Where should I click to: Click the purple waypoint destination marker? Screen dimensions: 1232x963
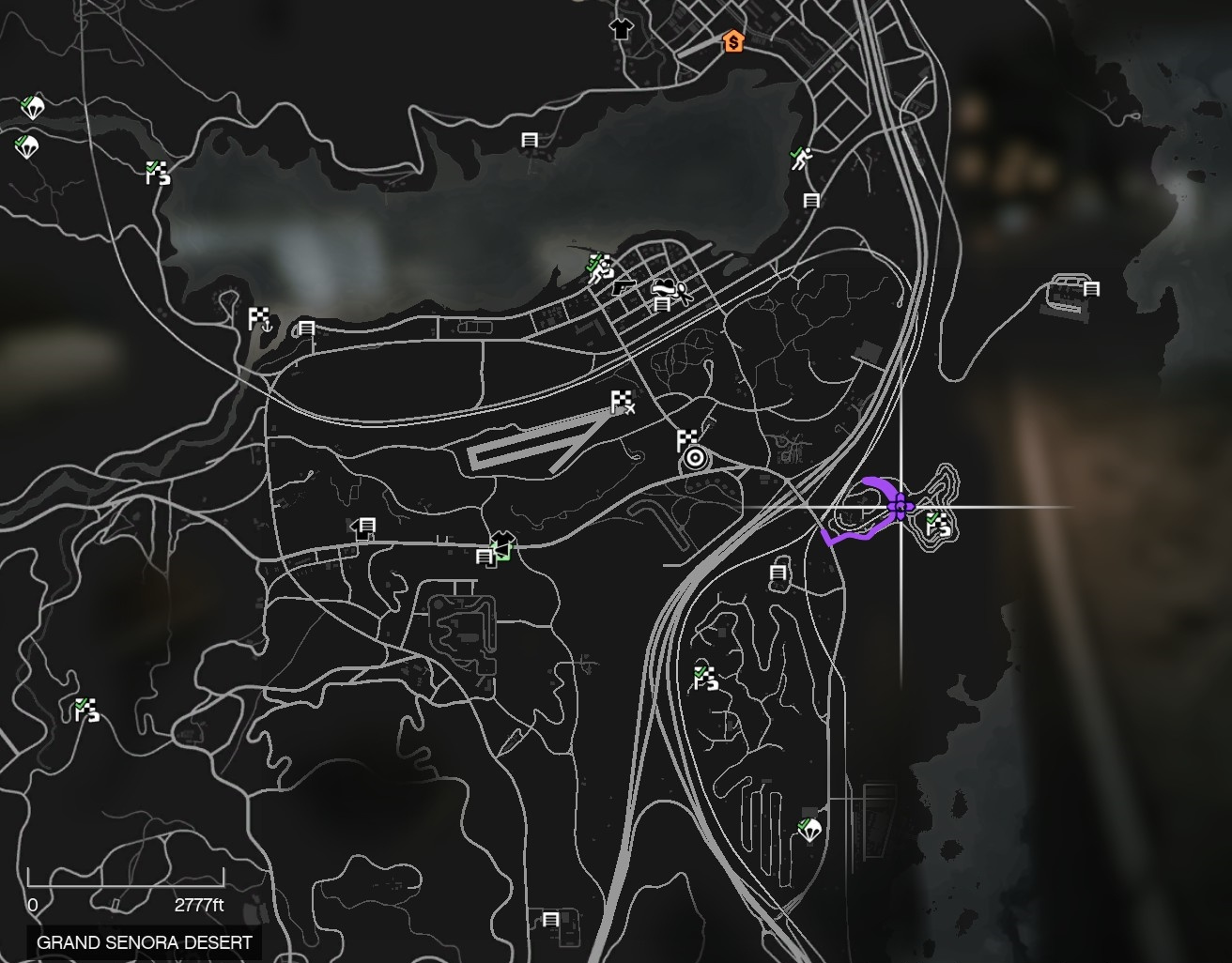click(900, 508)
